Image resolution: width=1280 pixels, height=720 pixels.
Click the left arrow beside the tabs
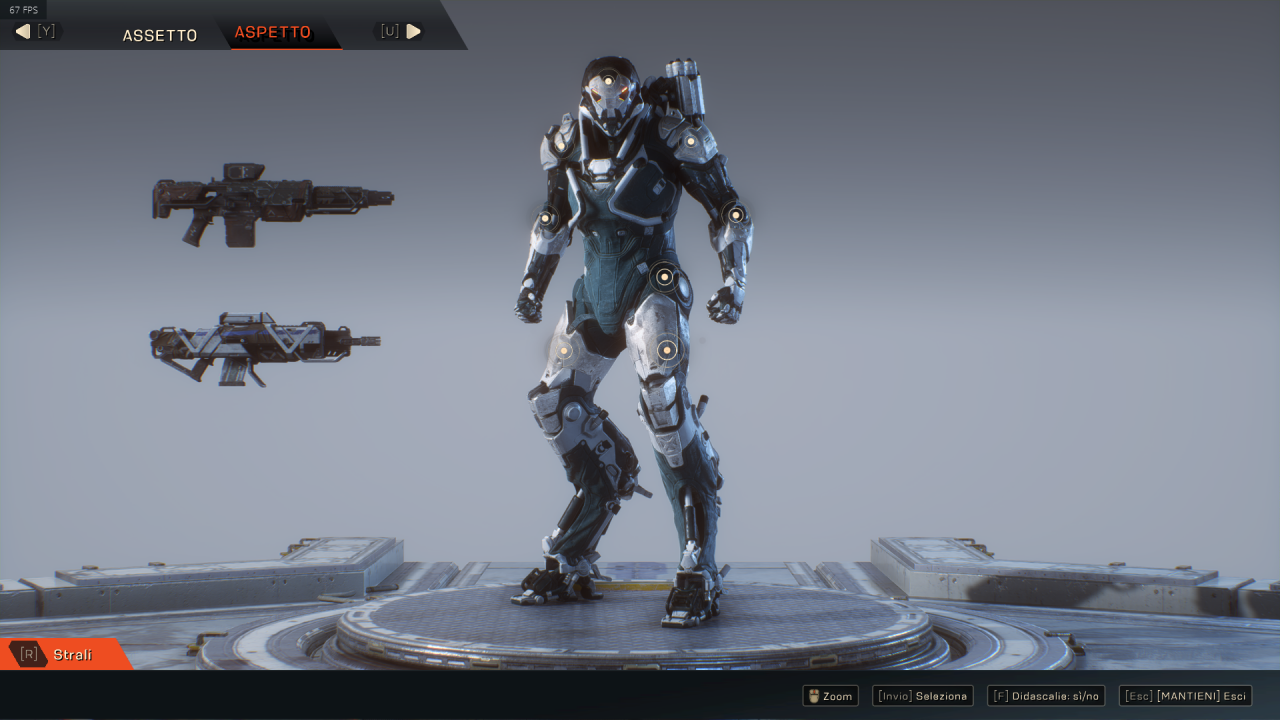[x=23, y=32]
